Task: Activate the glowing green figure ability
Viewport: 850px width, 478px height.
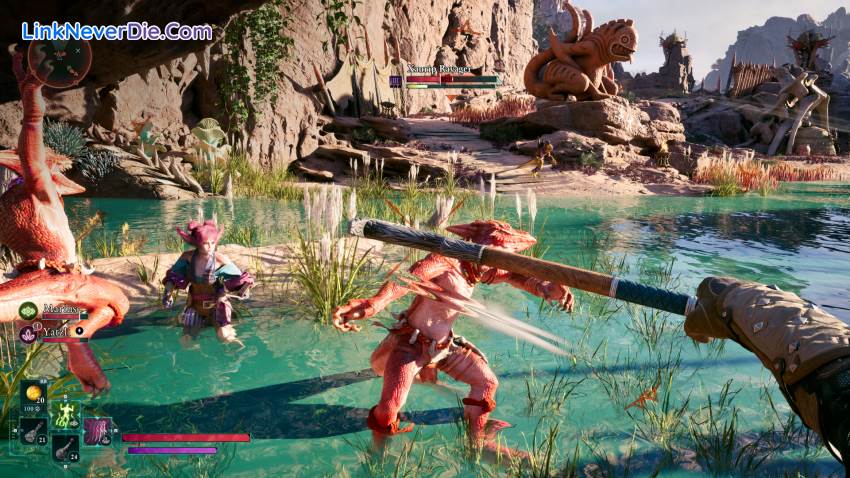Action: [x=66, y=413]
